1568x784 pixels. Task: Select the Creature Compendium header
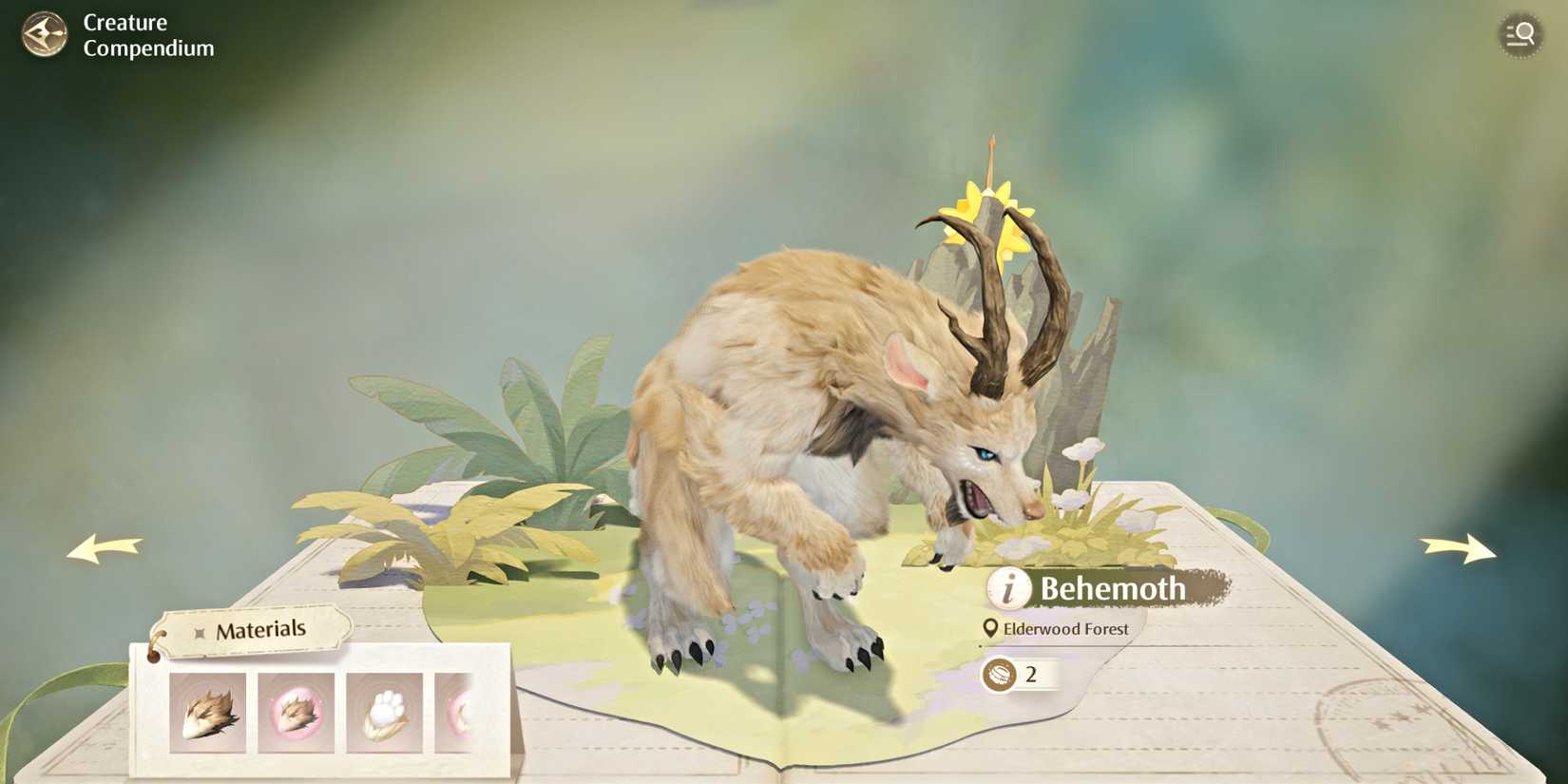(x=147, y=35)
